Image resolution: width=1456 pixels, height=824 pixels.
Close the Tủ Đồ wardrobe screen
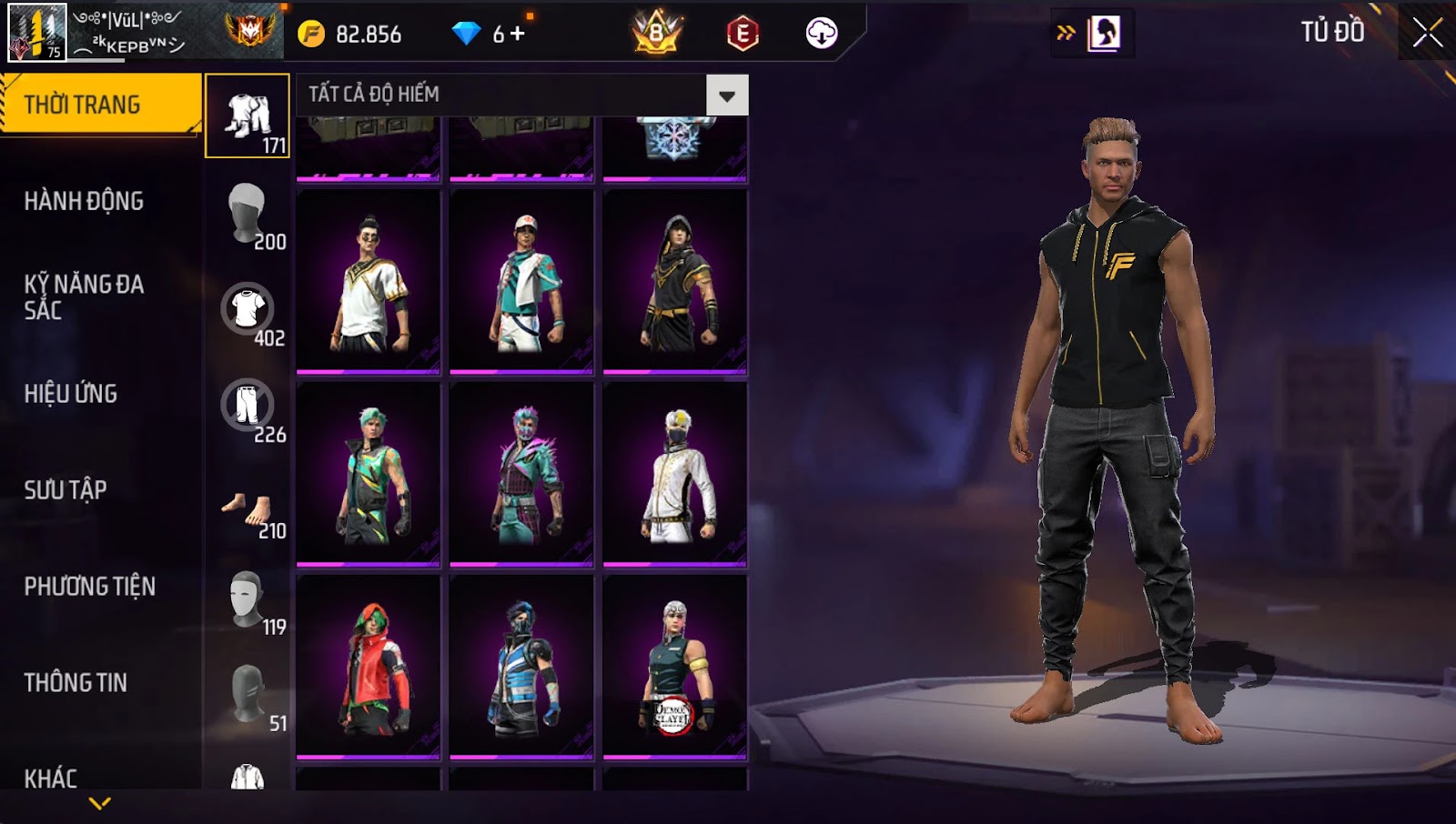[x=1427, y=33]
